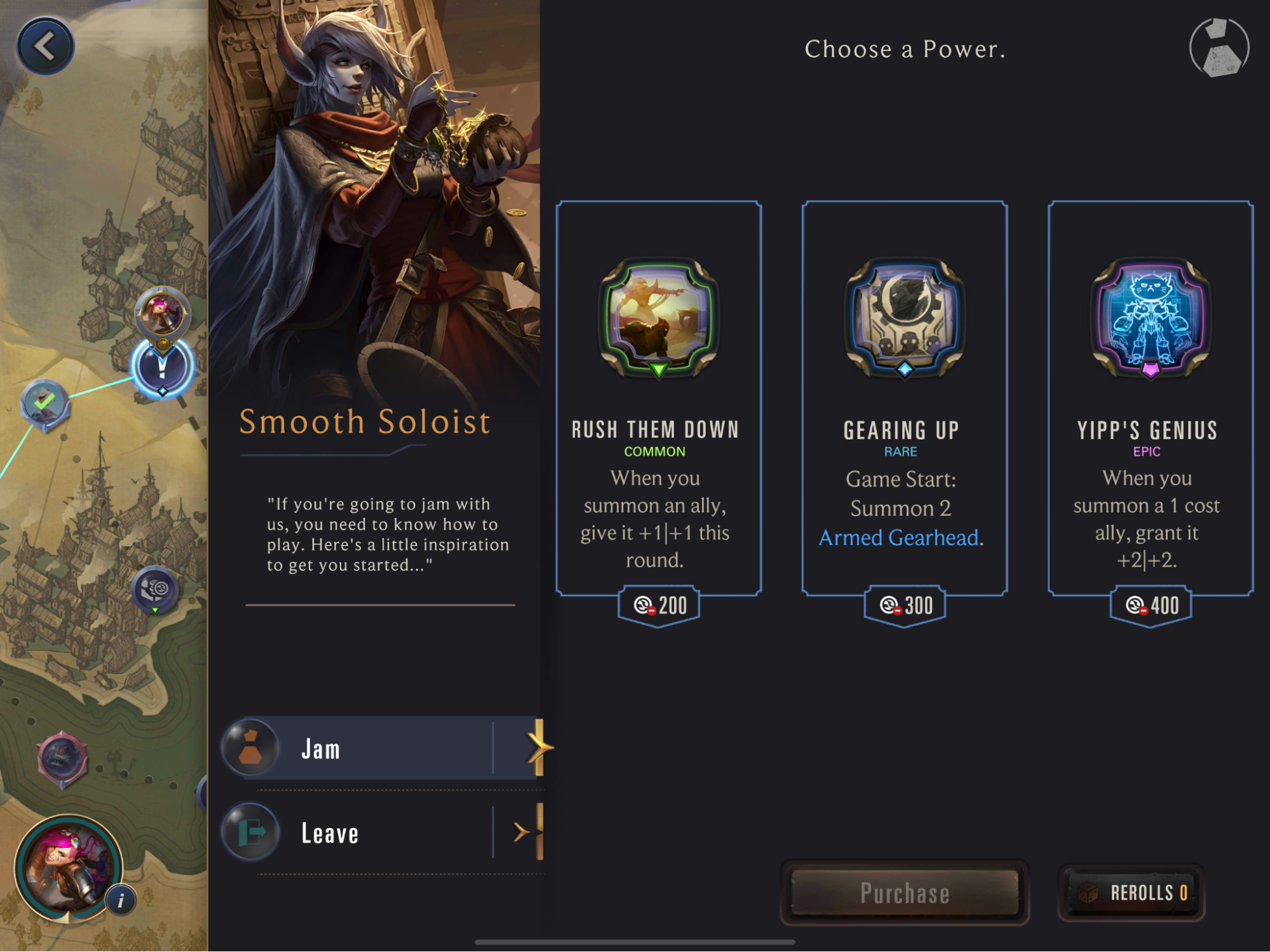Open the round emblem icon beside the title
This screenshot has width=1270, height=952.
point(1219,48)
